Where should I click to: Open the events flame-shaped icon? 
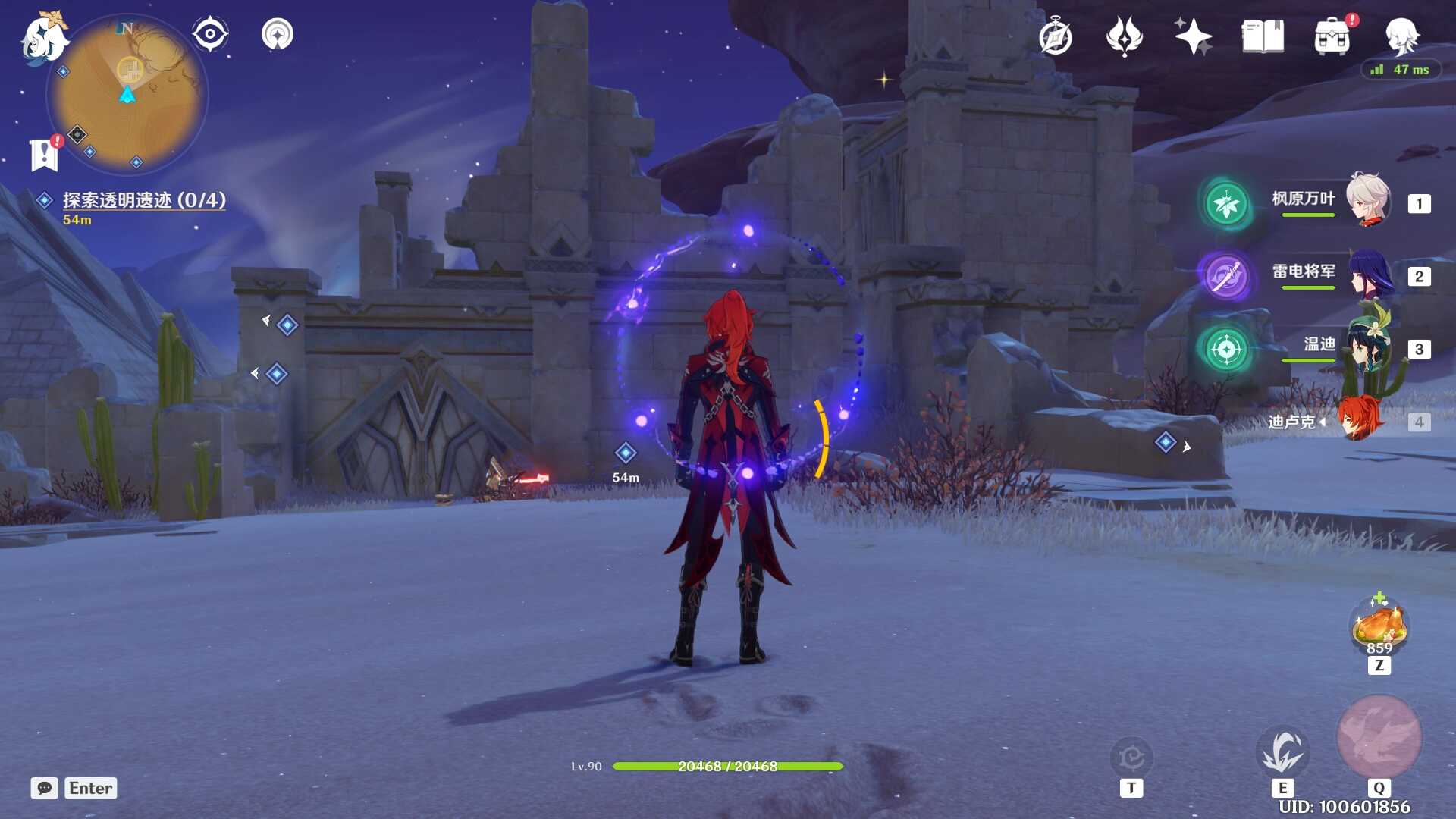pyautogui.click(x=1124, y=36)
